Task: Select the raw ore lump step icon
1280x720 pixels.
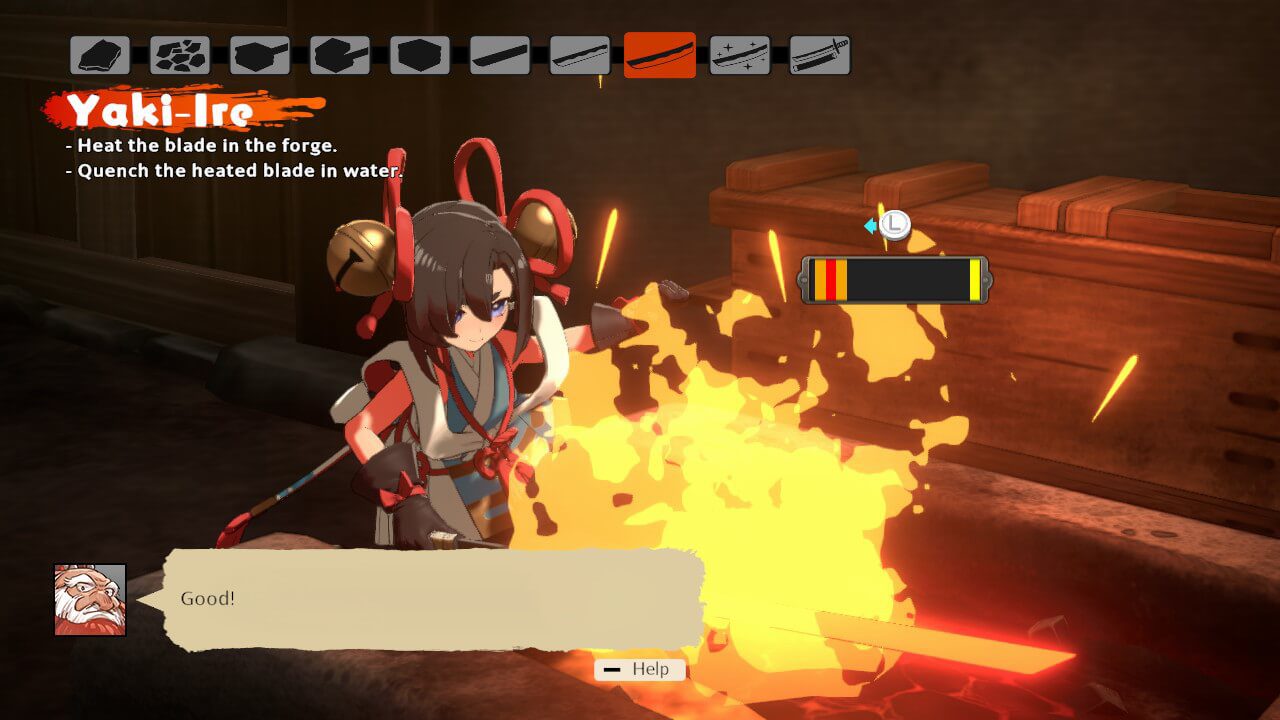Action: point(100,55)
